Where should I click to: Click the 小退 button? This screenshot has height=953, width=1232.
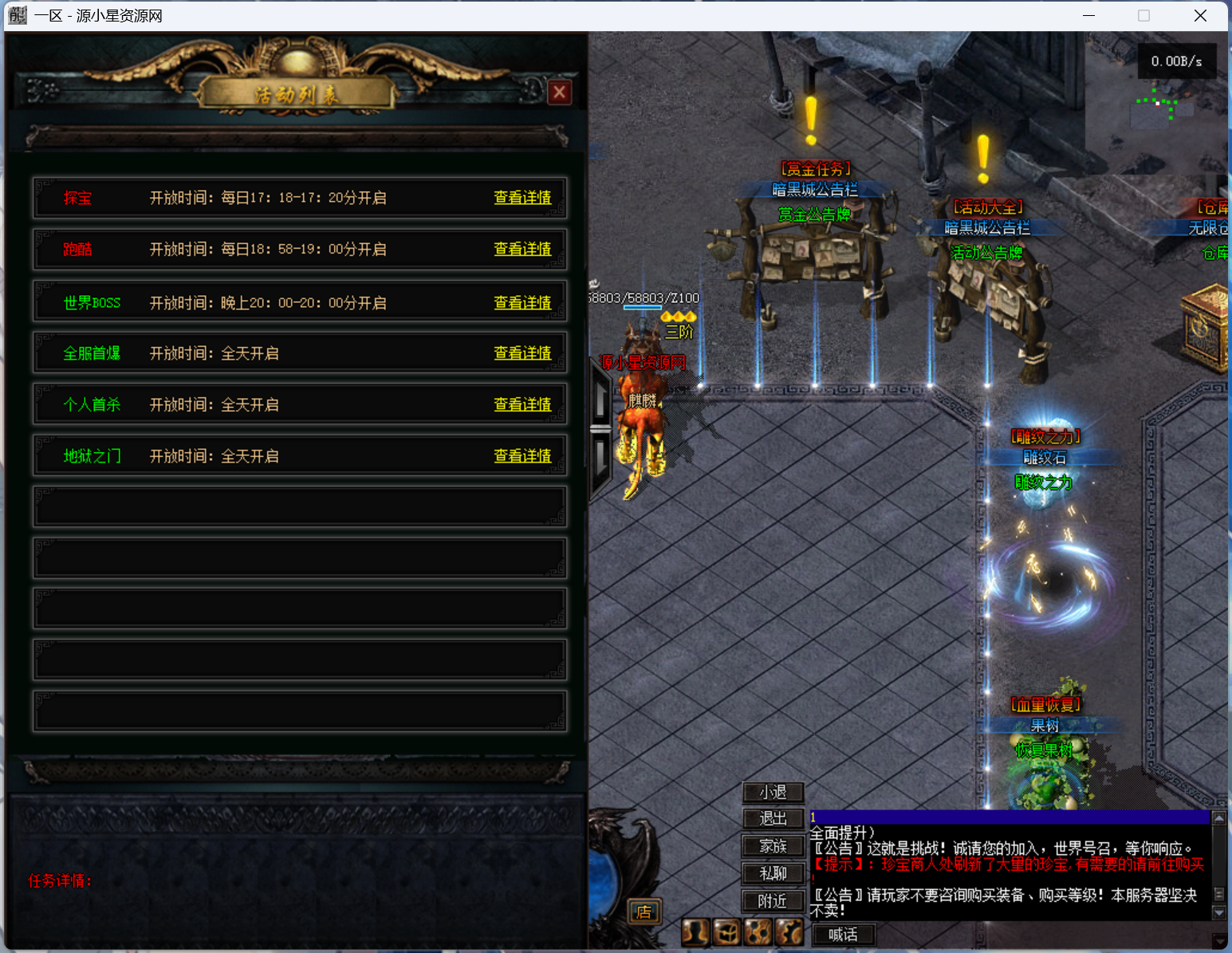(x=773, y=793)
